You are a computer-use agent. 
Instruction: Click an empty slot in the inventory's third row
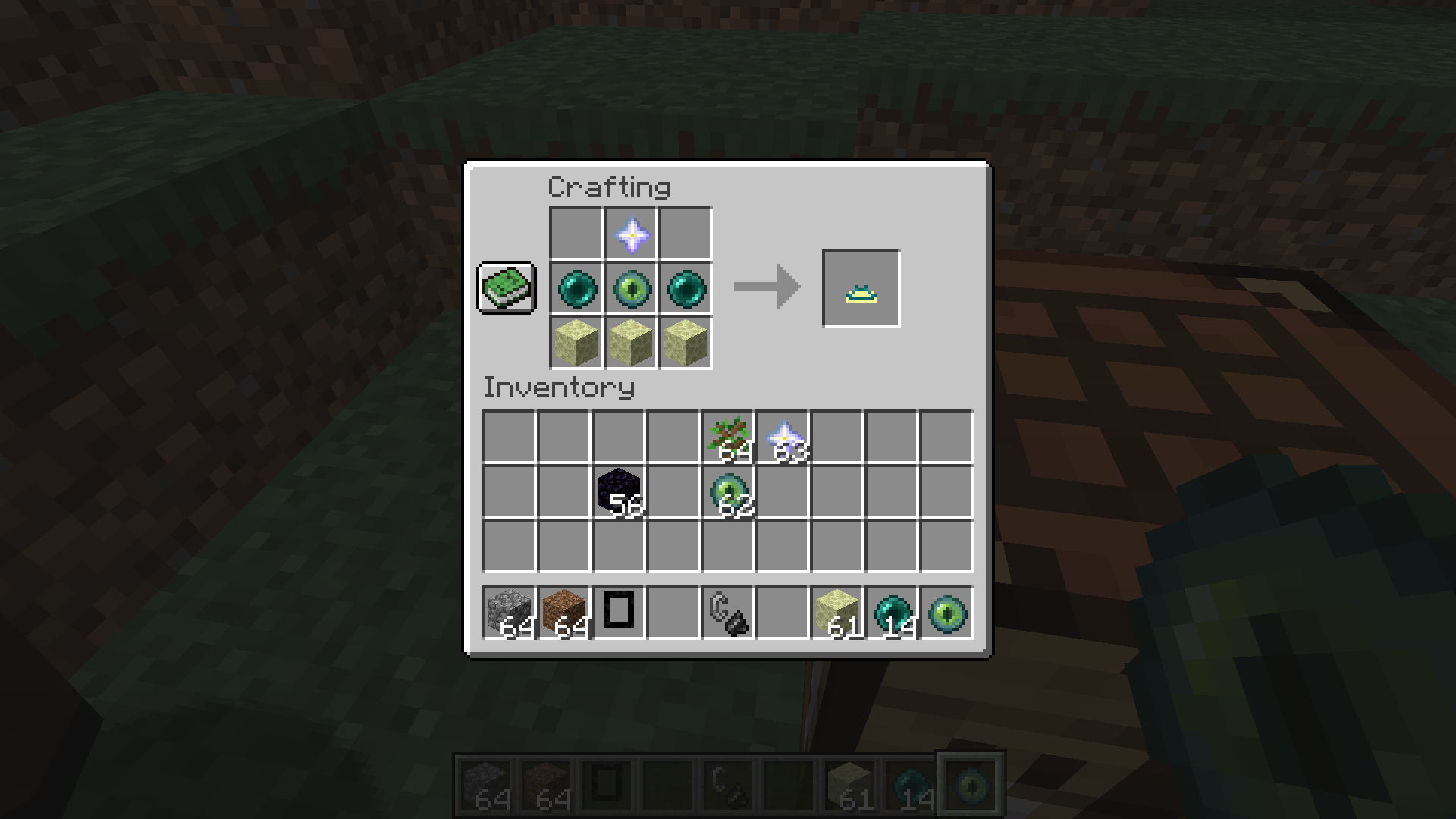pos(563,548)
